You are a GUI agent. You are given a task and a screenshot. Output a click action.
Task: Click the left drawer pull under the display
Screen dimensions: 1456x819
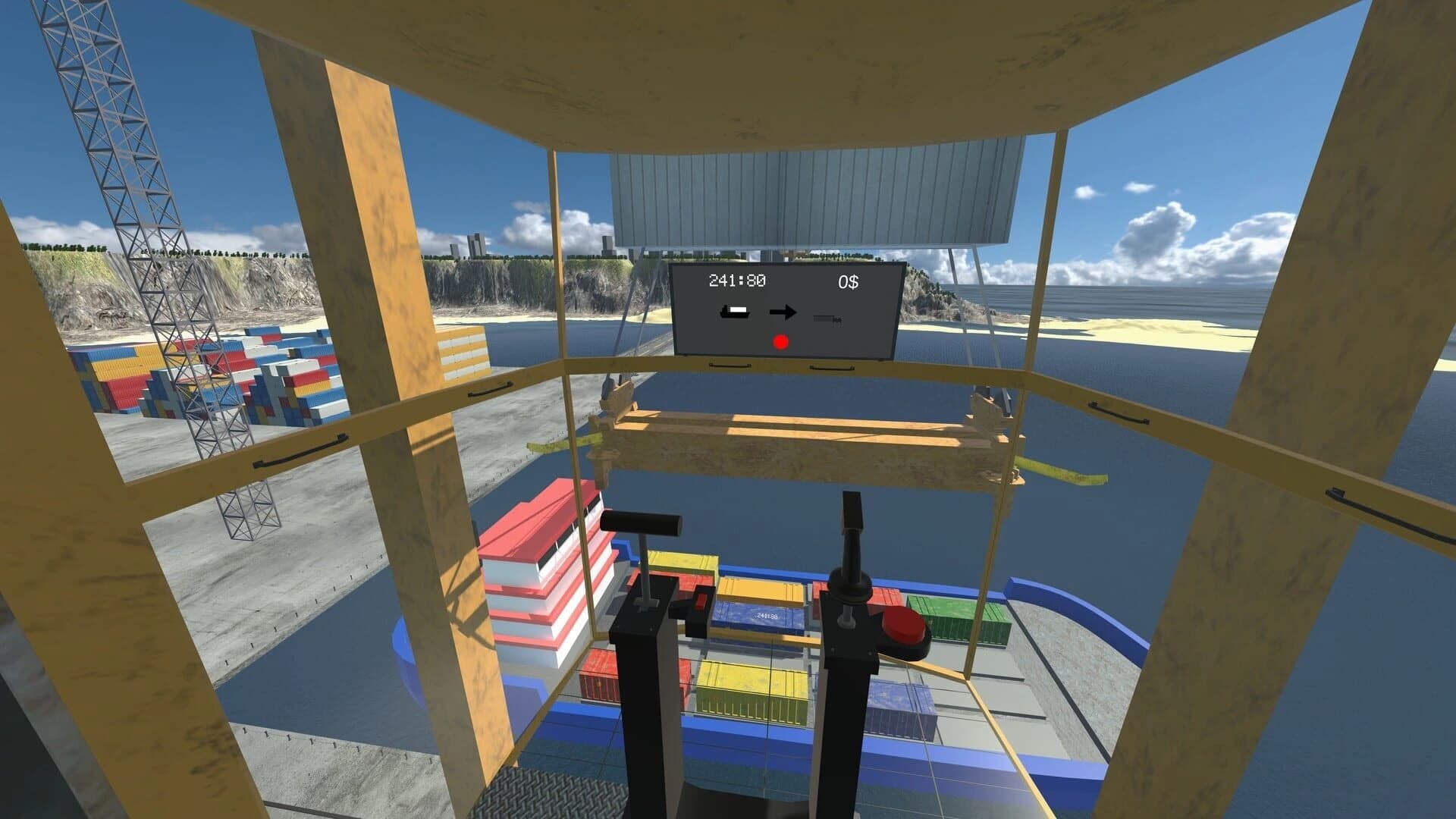pyautogui.click(x=730, y=366)
